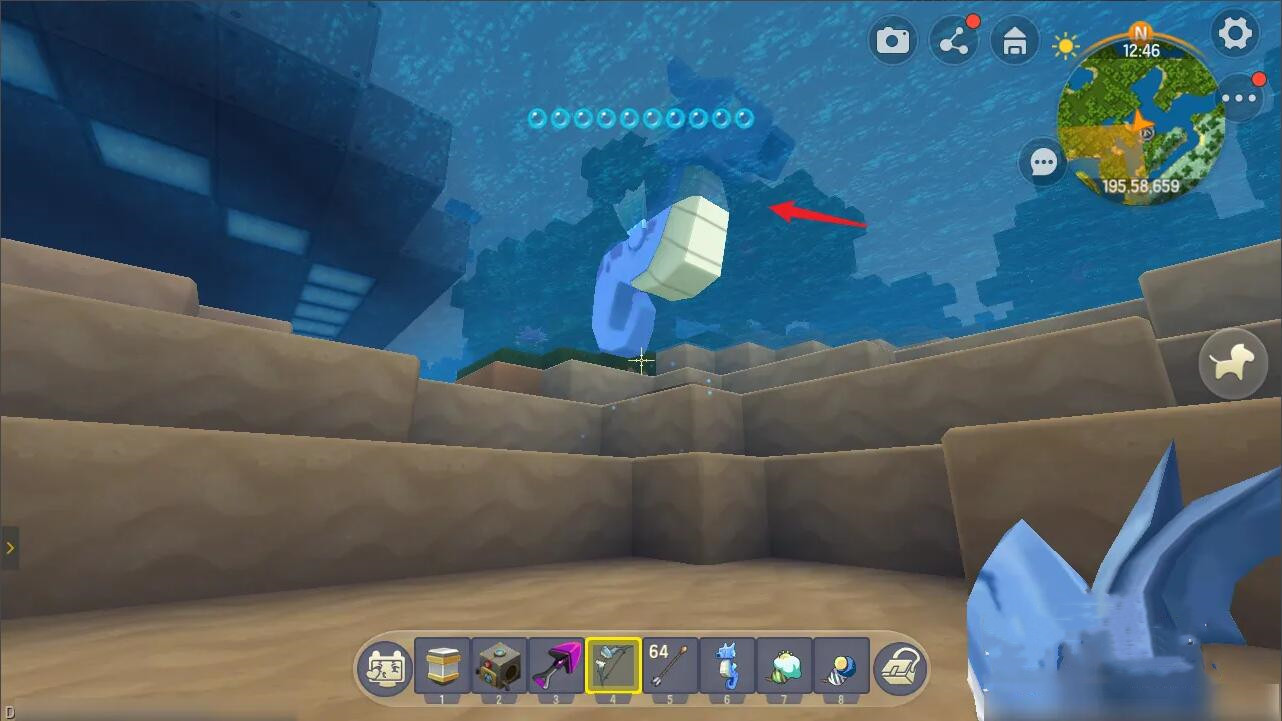Viewport: 1282px width, 721px height.
Task: Tap the pet dog button
Action: coord(1232,365)
